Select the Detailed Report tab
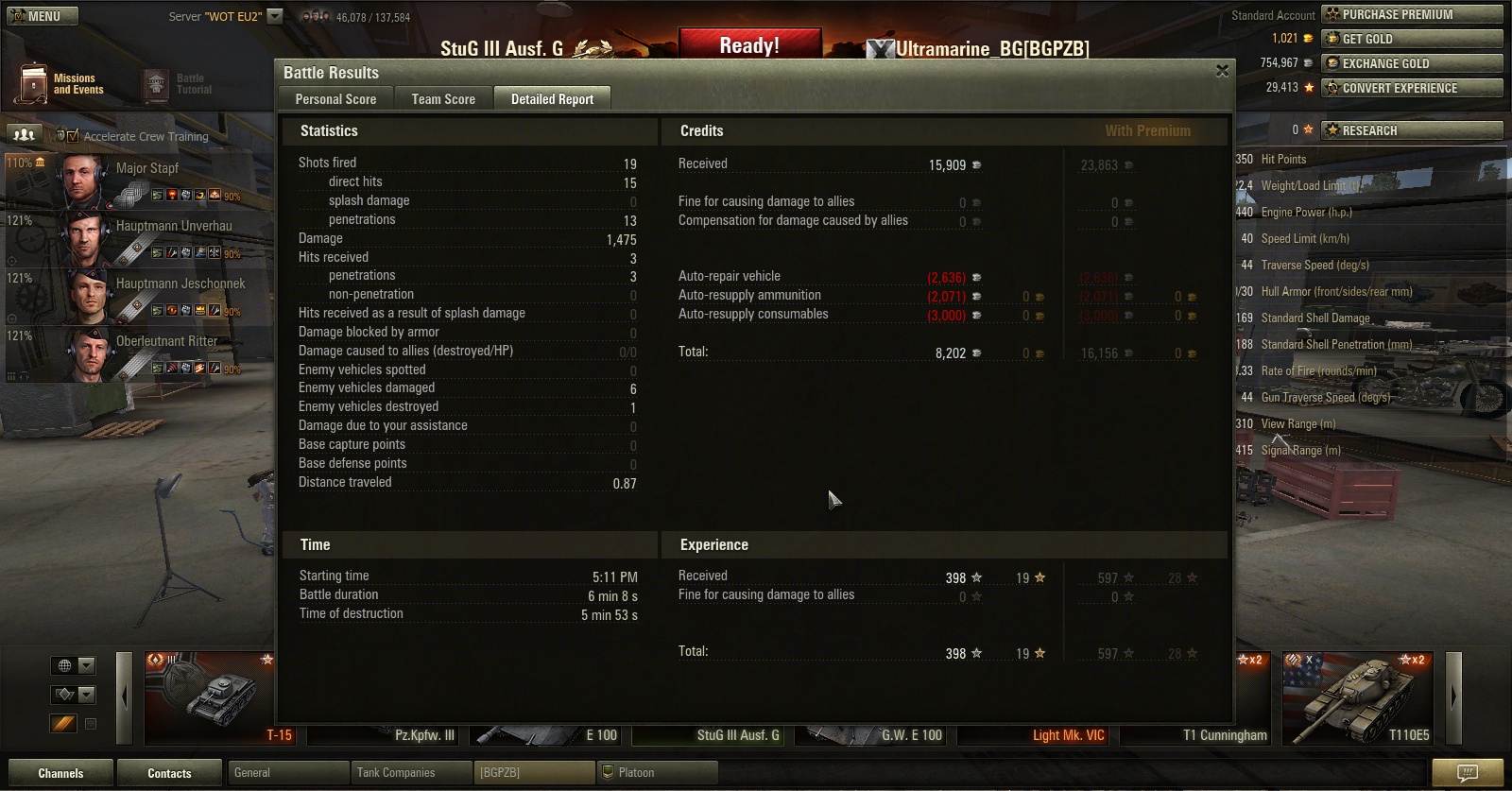Screen dimensions: 1512x791 point(552,99)
